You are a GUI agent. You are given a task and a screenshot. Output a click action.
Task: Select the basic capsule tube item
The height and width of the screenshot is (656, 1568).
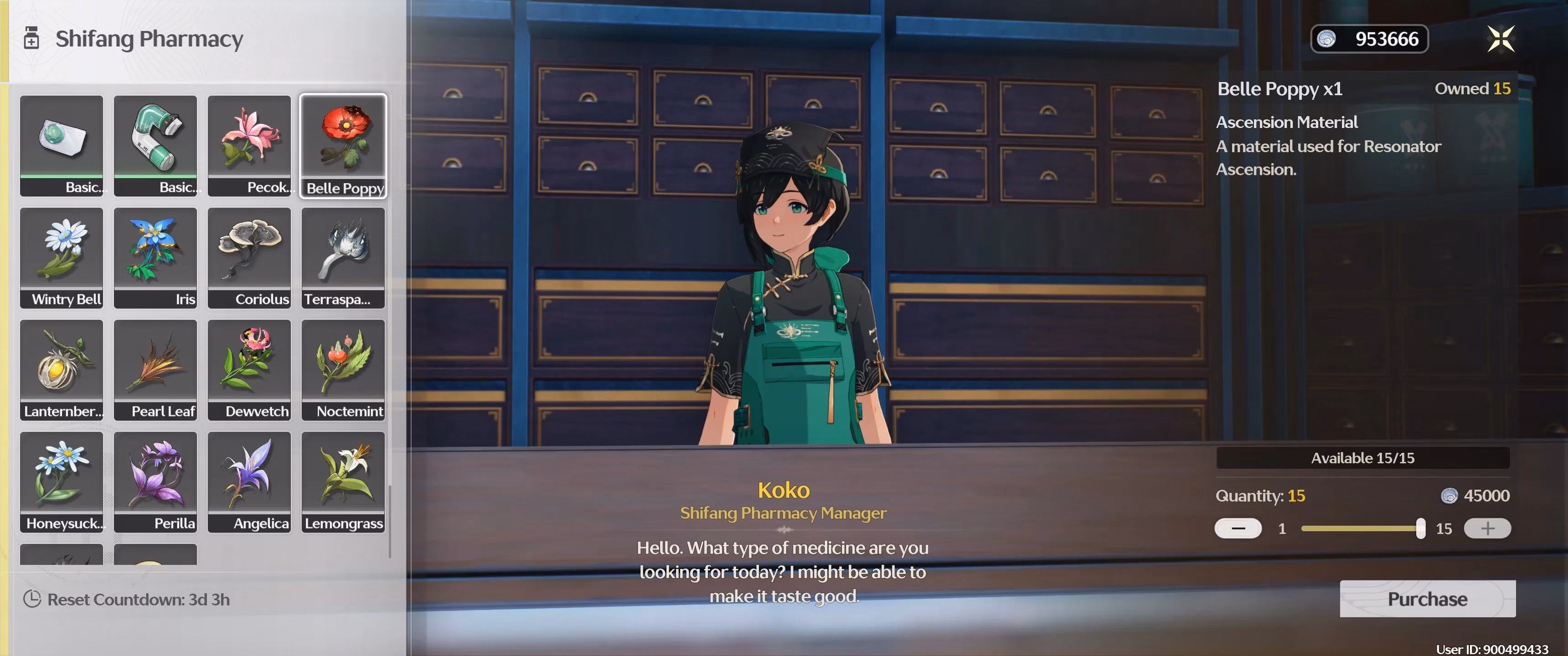point(155,145)
